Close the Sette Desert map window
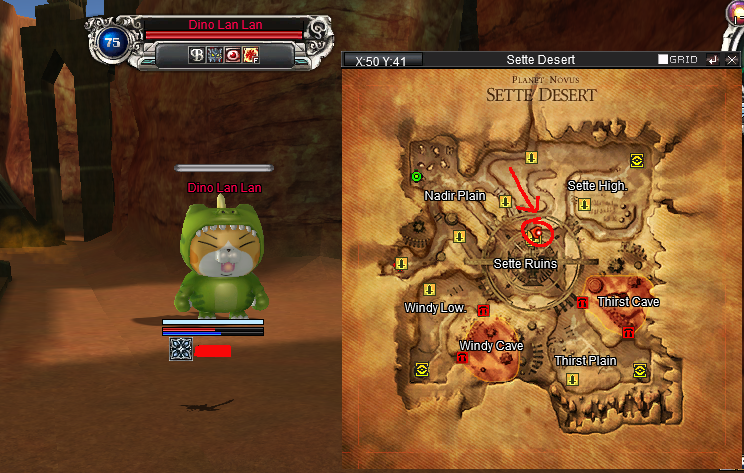The image size is (744, 473). click(731, 60)
